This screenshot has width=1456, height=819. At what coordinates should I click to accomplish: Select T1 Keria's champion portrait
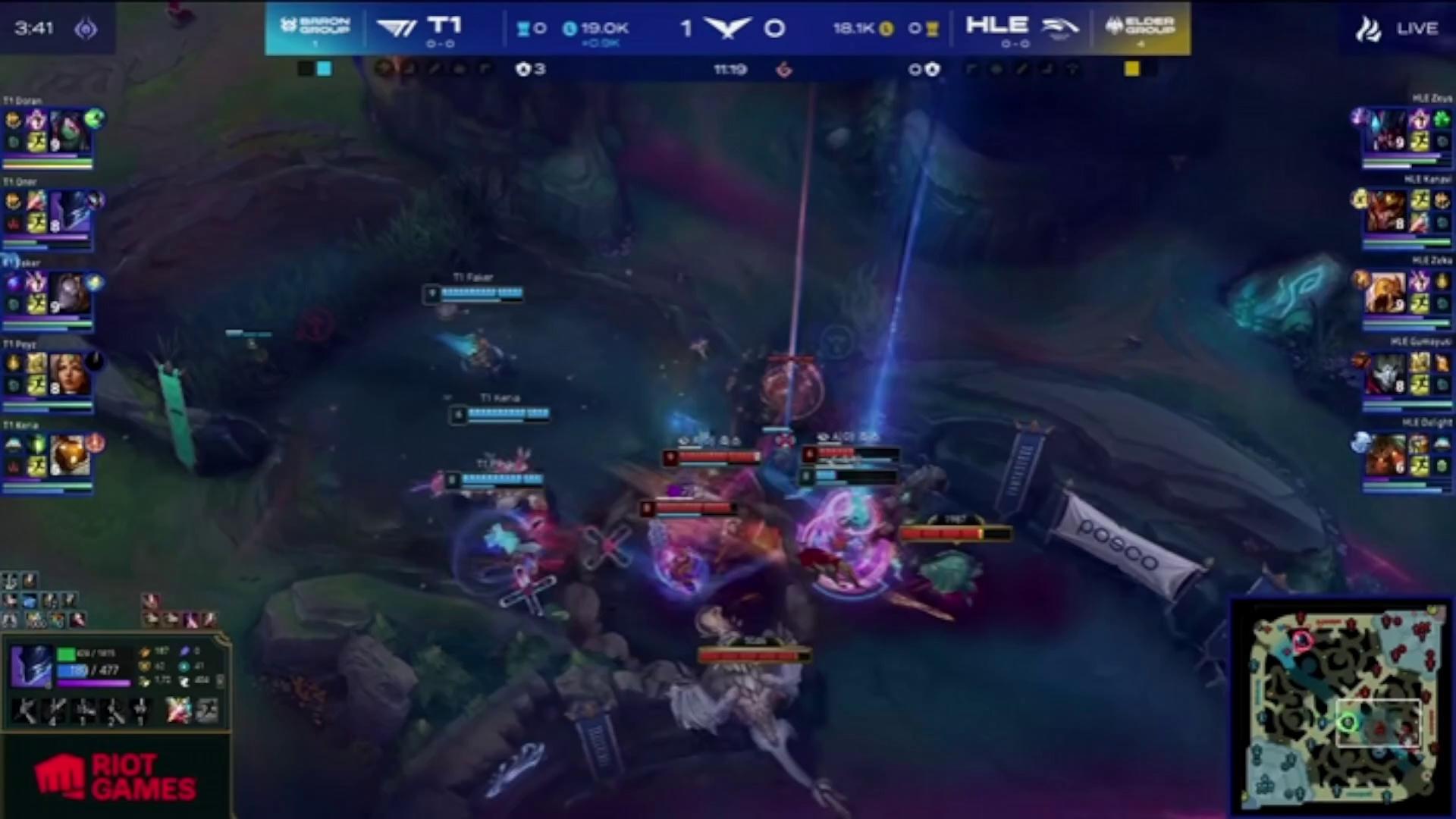tap(68, 454)
